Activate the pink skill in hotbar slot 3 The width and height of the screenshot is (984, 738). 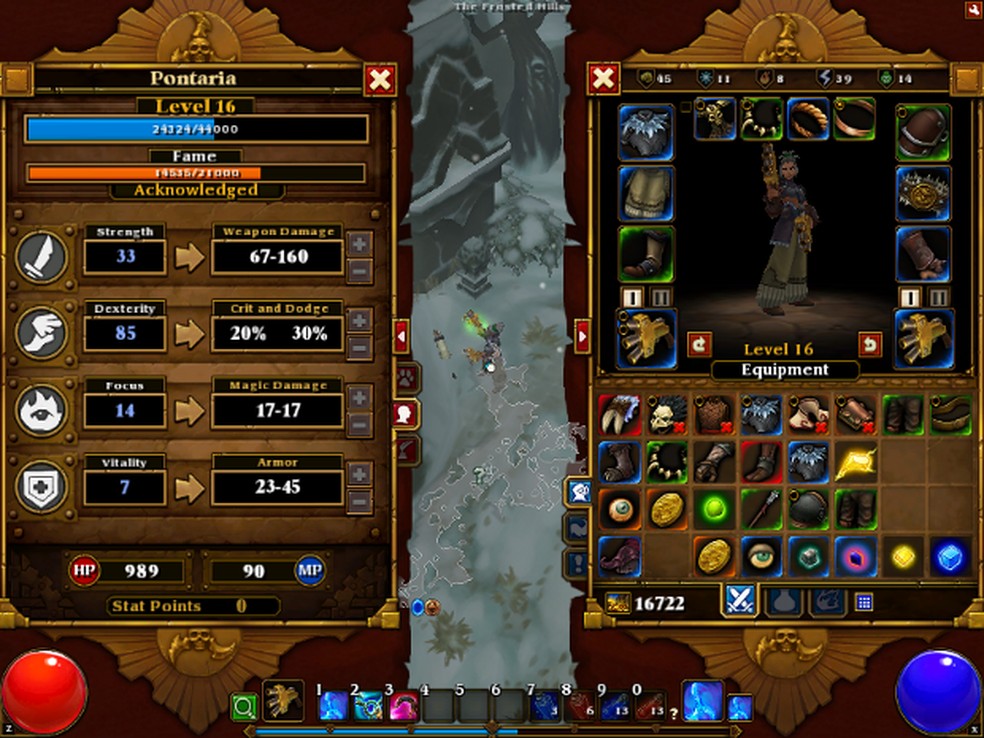click(403, 706)
